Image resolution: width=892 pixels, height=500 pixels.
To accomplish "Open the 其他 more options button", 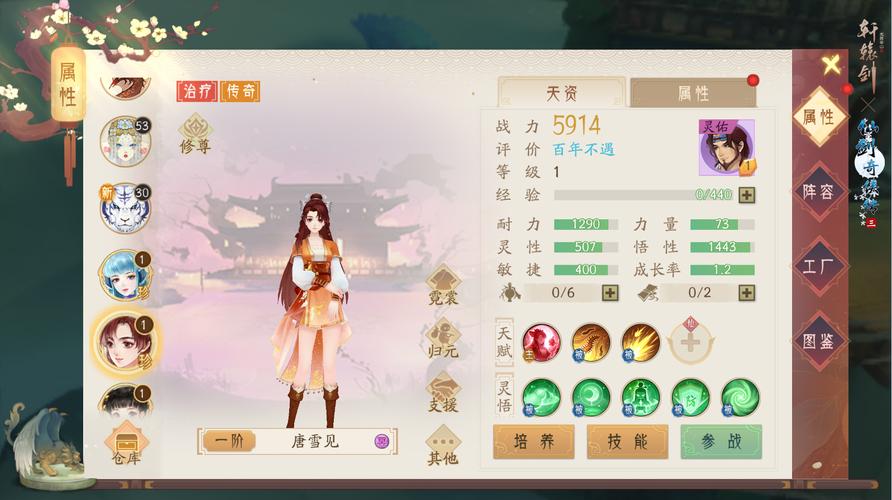I will pyautogui.click(x=443, y=445).
